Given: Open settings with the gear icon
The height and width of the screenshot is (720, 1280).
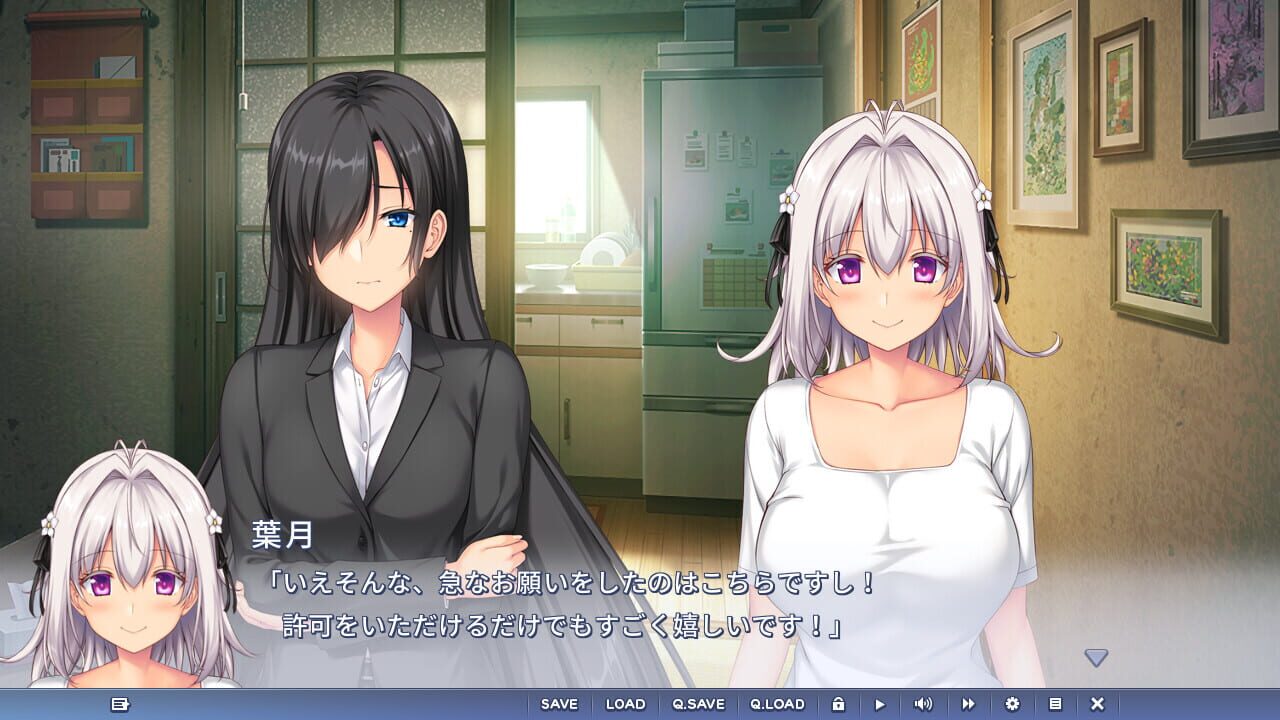Looking at the screenshot, I should click(x=1012, y=705).
